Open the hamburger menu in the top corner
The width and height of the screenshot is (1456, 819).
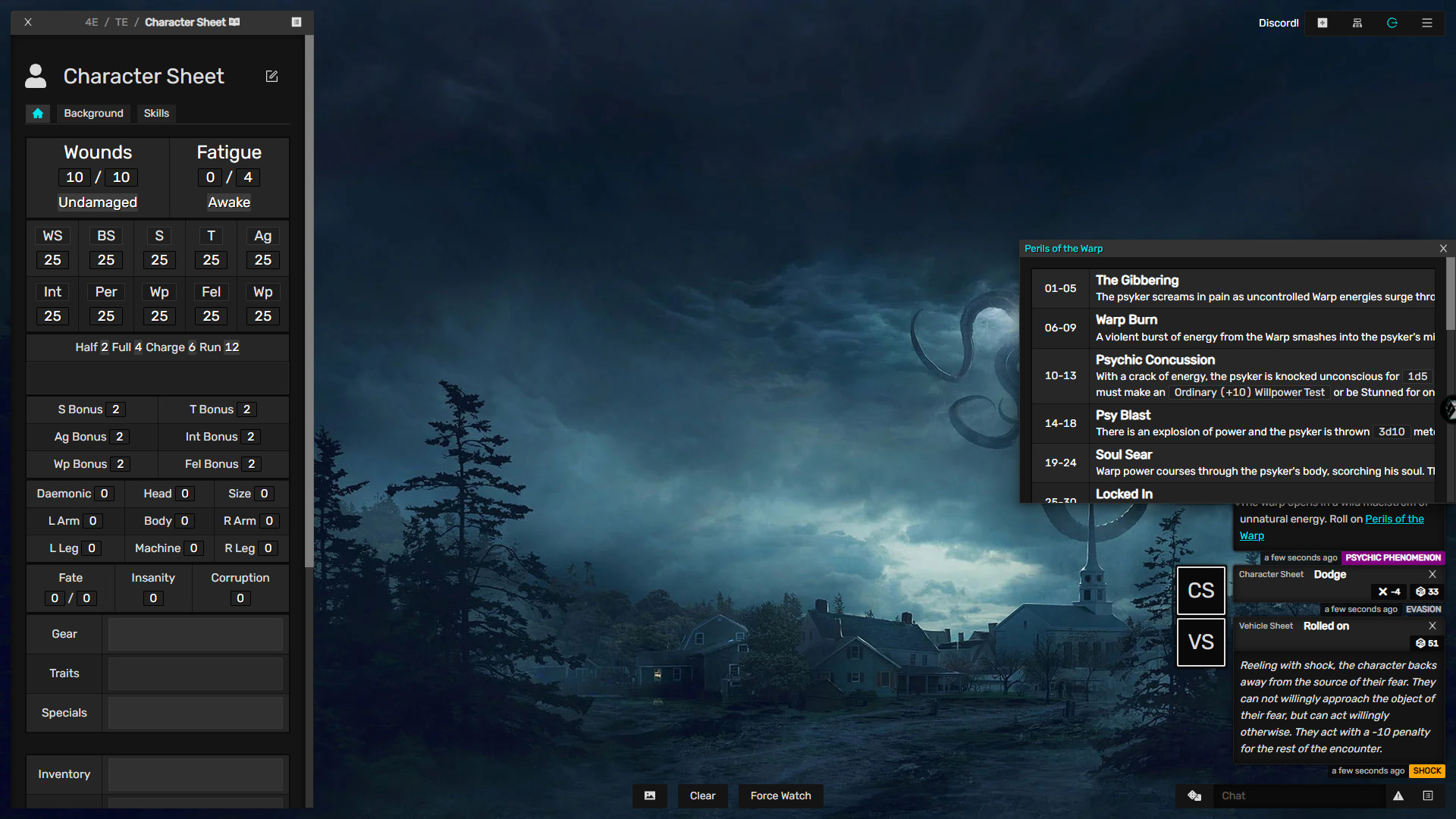tap(1427, 23)
